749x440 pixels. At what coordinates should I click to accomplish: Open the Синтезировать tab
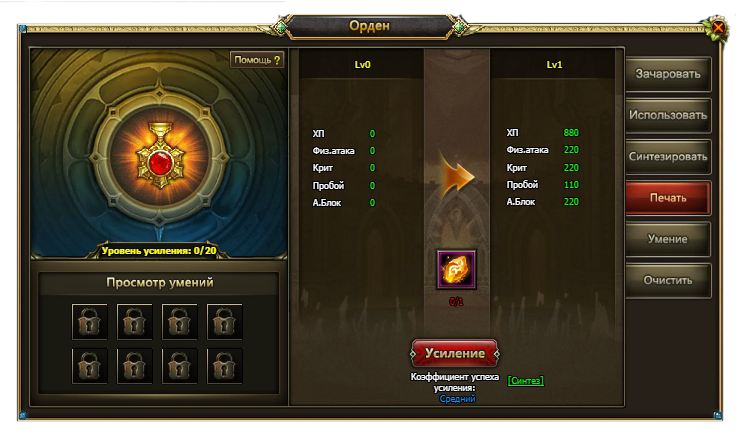pyautogui.click(x=668, y=156)
